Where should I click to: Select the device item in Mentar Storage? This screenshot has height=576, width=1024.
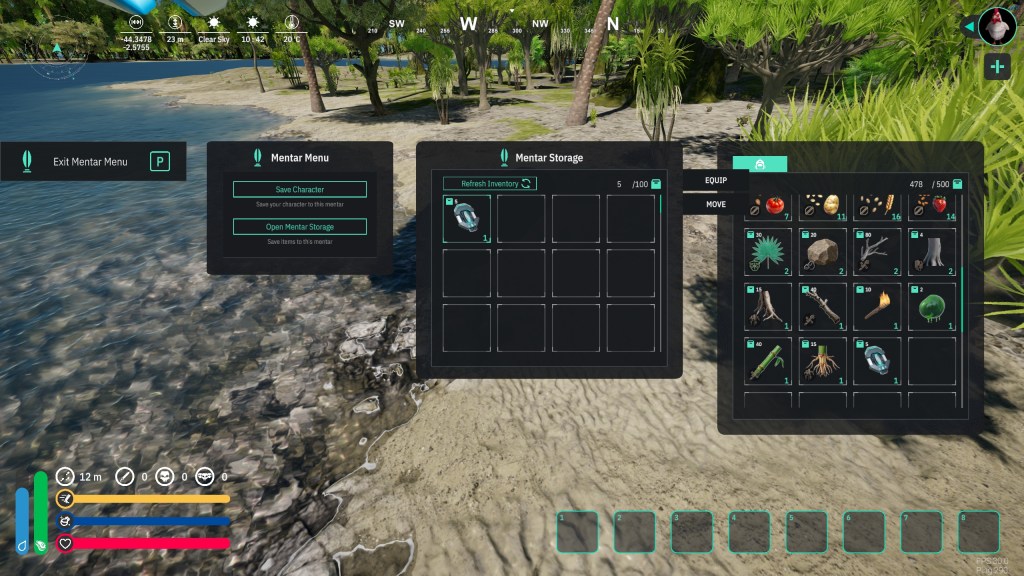[467, 219]
